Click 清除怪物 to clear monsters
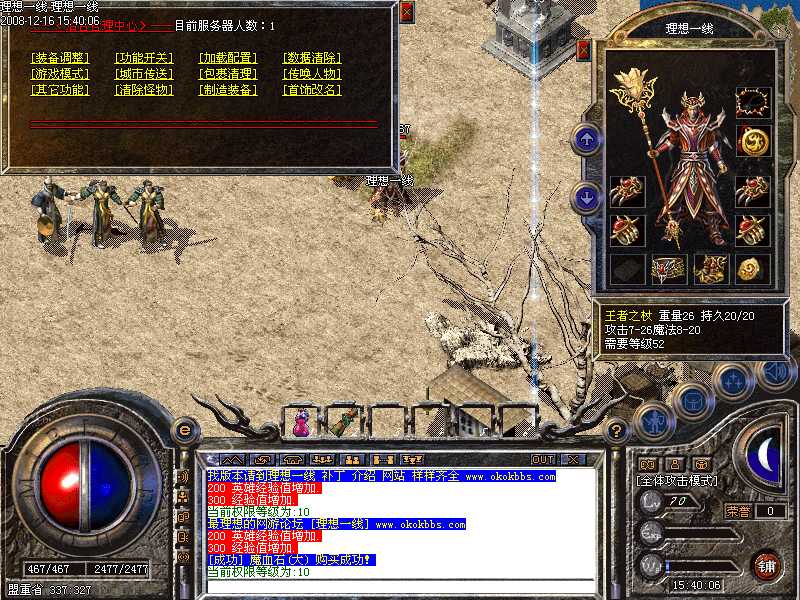This screenshot has height=600, width=800. (x=144, y=90)
